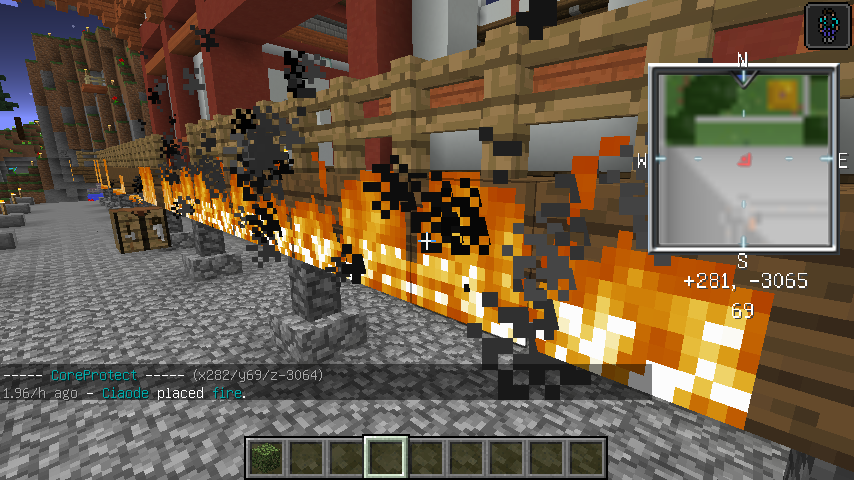This screenshot has height=480, width=854.
Task: Click the status icon above the minimap
Action: (824, 25)
